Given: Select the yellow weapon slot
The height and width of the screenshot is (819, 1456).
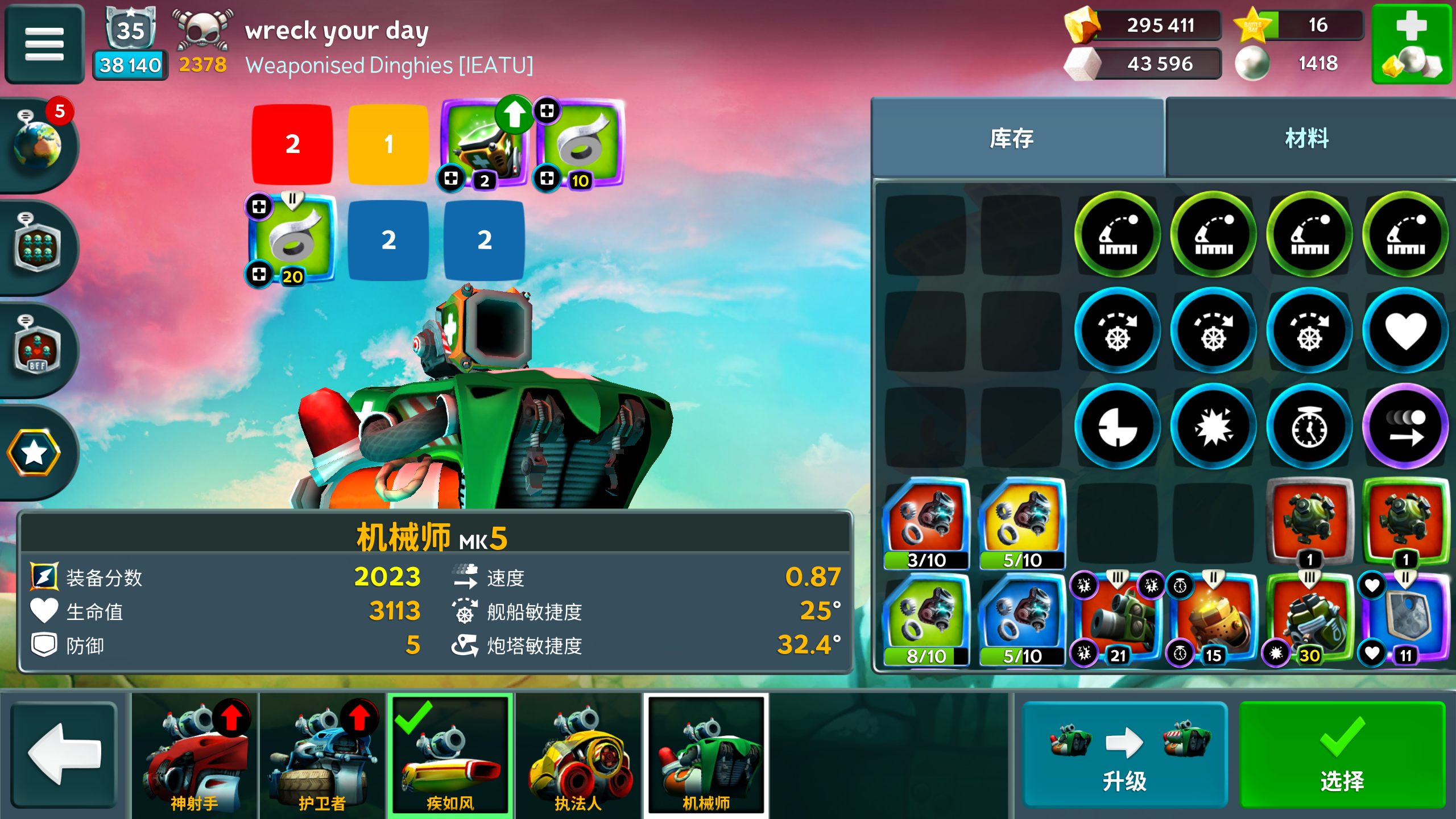Looking at the screenshot, I should pyautogui.click(x=388, y=144).
